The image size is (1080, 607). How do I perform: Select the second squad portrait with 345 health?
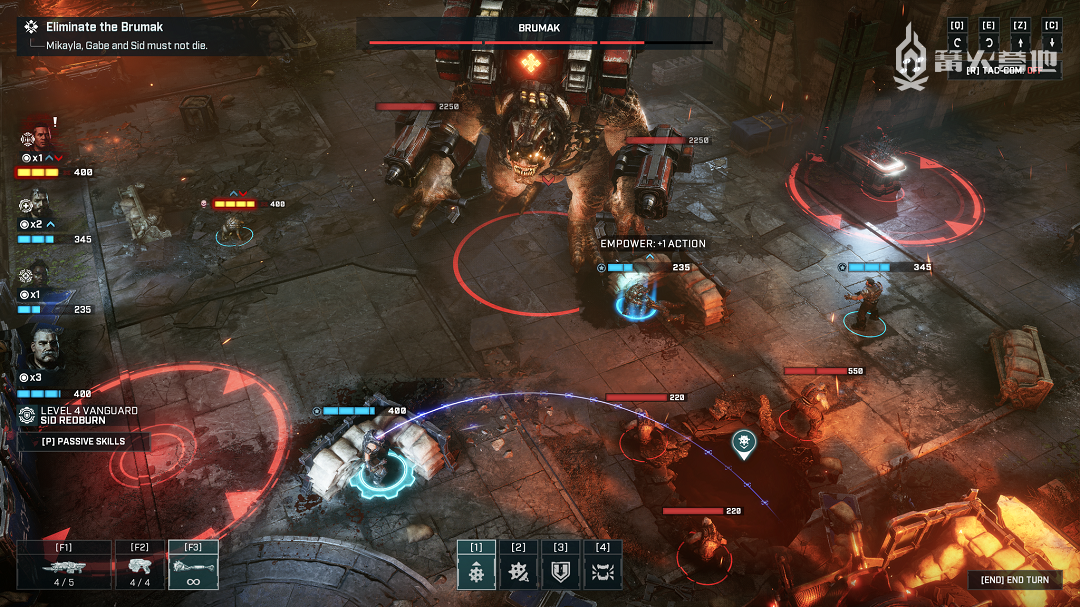33,205
